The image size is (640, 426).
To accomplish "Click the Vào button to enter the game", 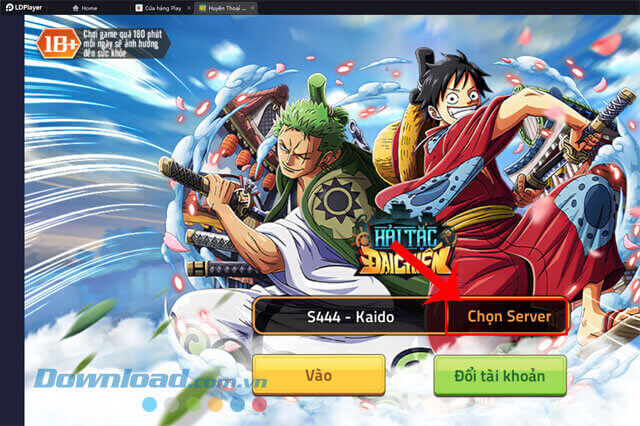I will (318, 375).
